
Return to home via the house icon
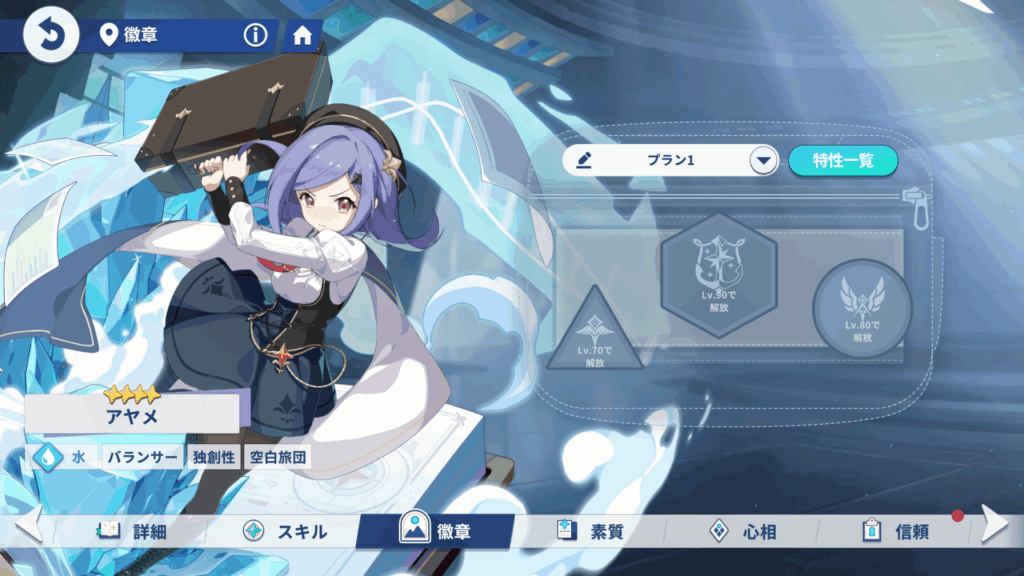(x=302, y=37)
